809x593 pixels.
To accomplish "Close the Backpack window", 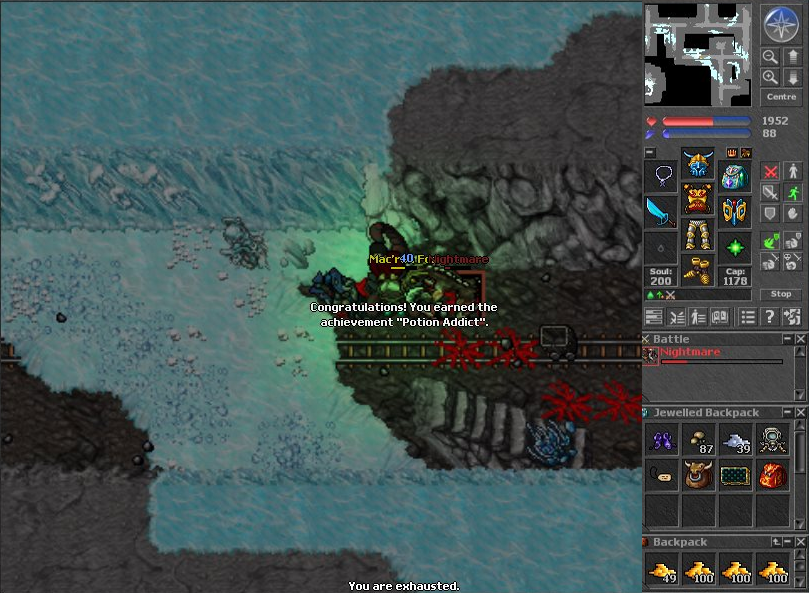I will 800,542.
